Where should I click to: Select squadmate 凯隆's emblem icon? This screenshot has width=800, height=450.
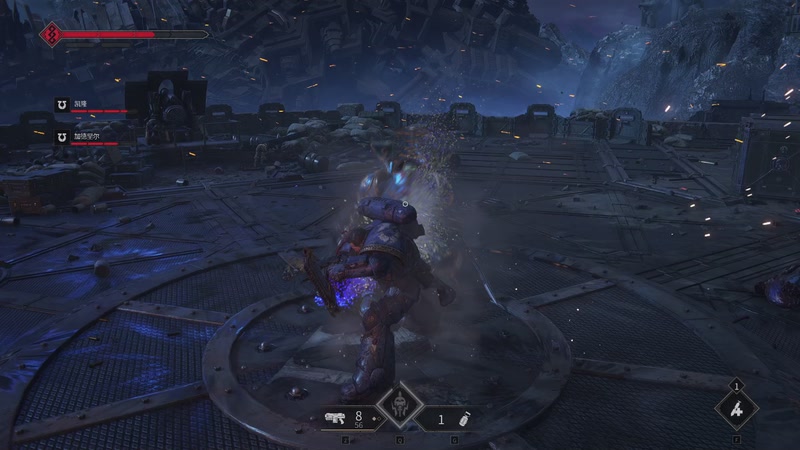point(61,104)
